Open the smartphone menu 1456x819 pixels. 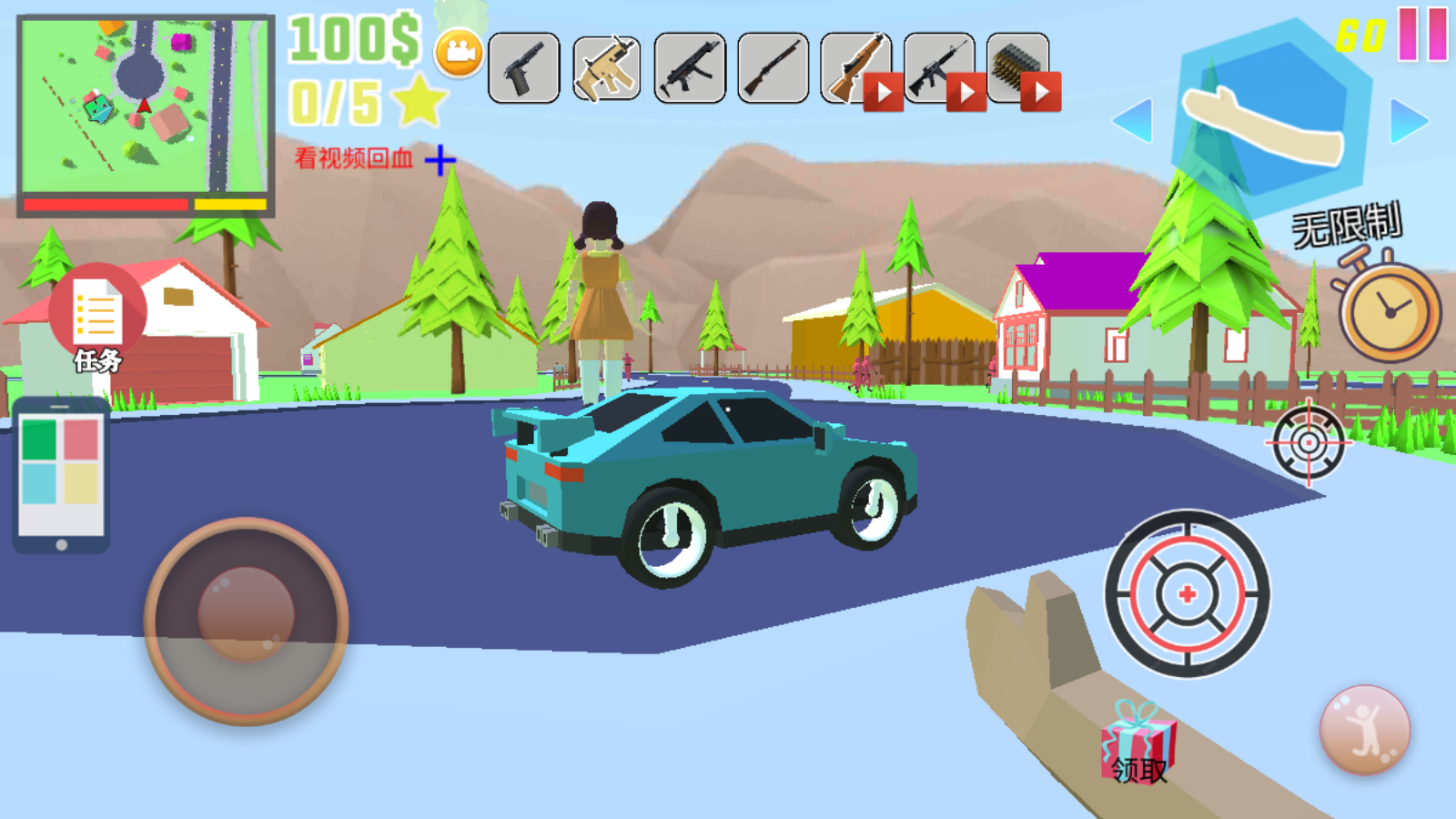61,475
